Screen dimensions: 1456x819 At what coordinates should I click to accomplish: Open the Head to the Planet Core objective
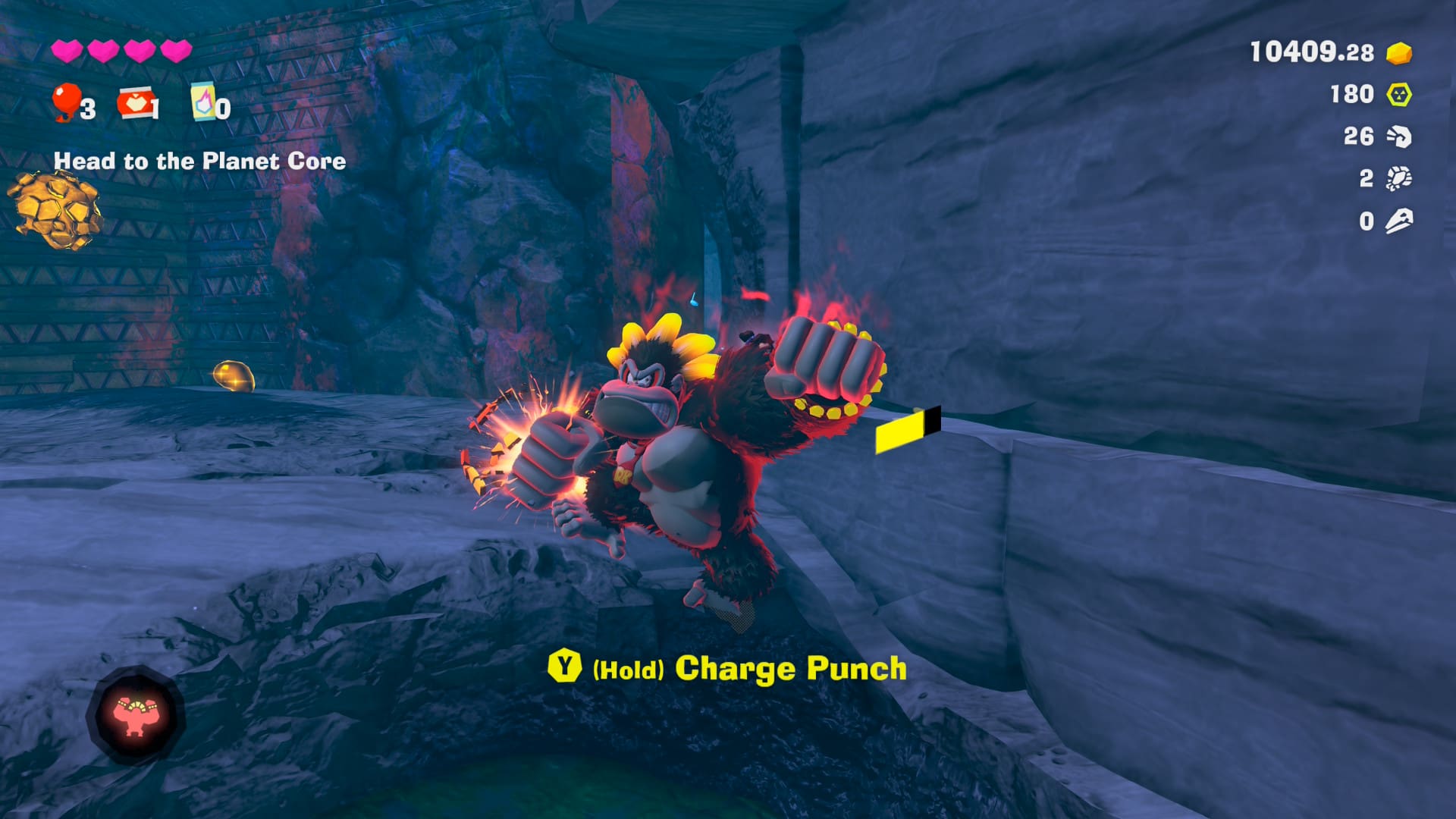pos(199,162)
